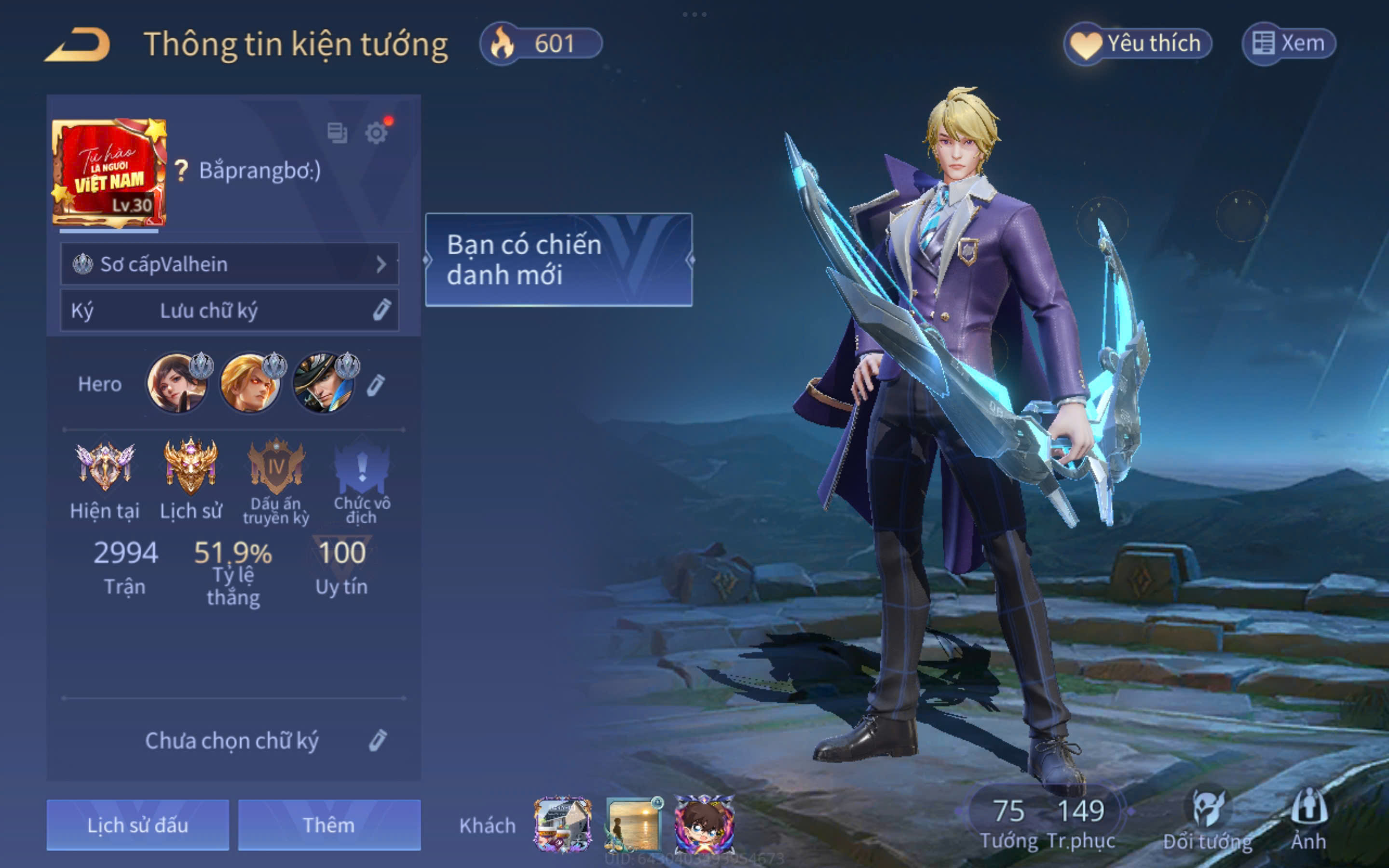Open Dấu ấn truyền kỳ badge
The width and height of the screenshot is (1389, 868).
coord(276,467)
